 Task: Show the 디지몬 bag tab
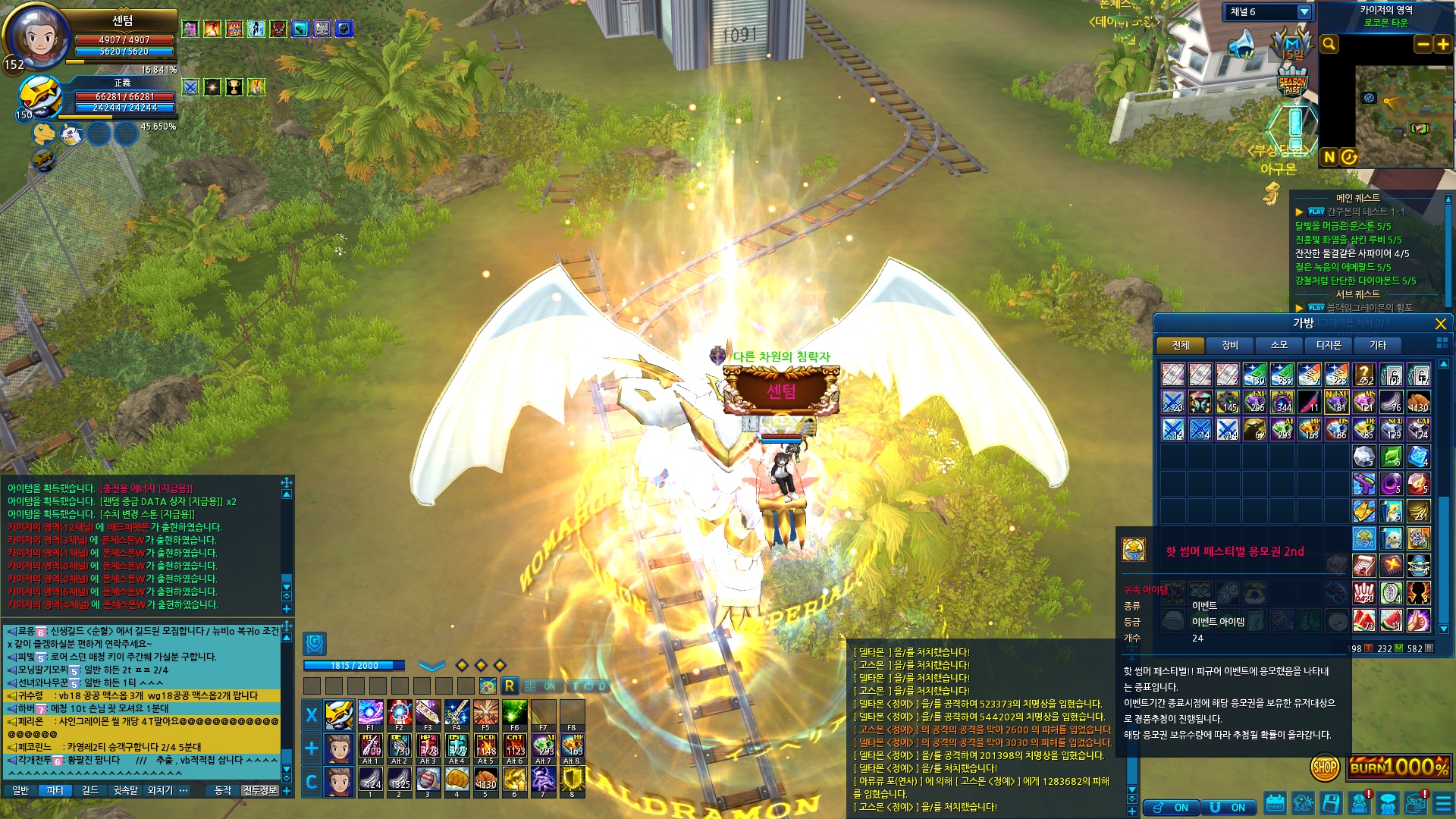pyautogui.click(x=1328, y=346)
